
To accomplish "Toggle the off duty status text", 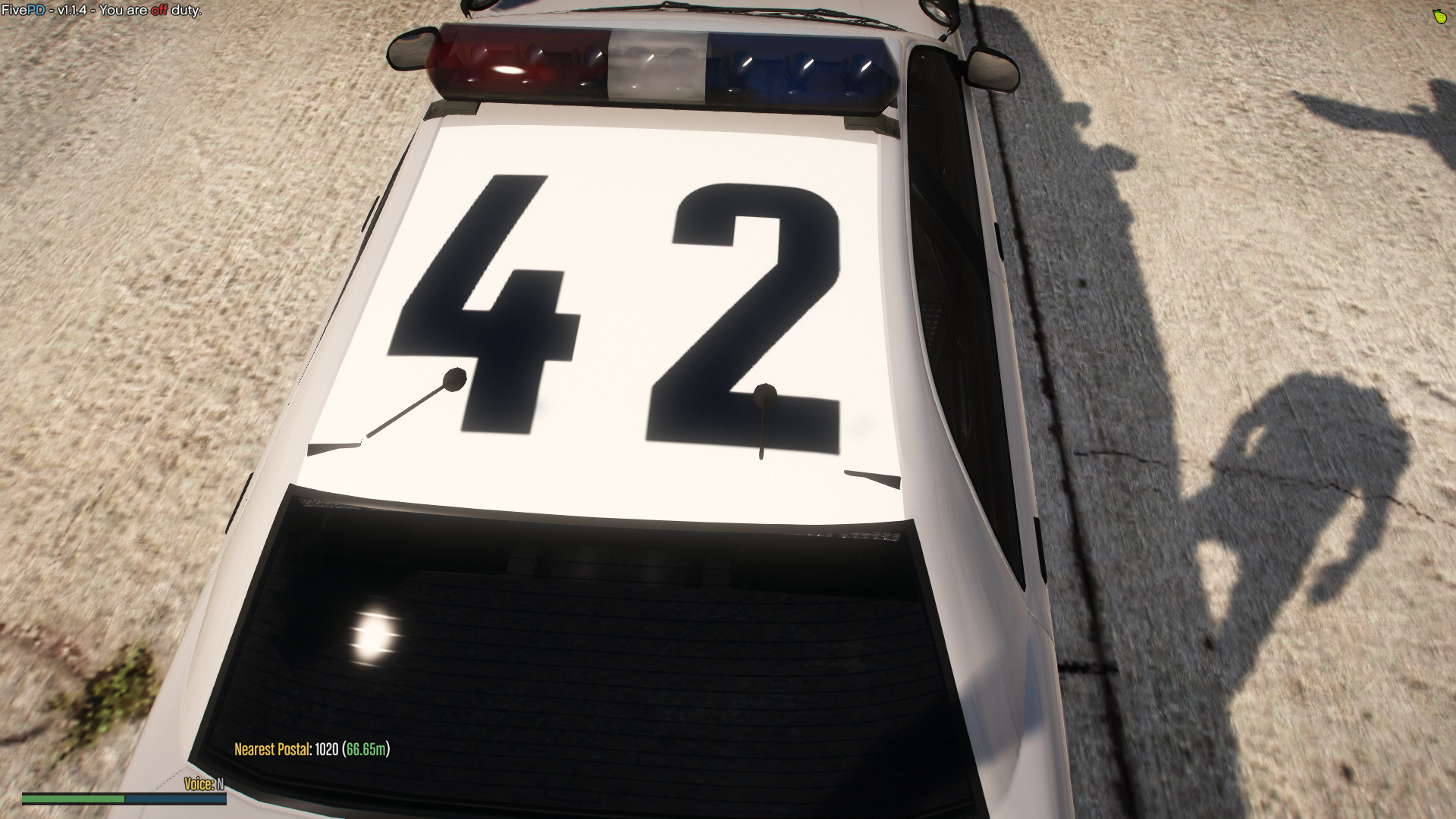I will 161,11.
